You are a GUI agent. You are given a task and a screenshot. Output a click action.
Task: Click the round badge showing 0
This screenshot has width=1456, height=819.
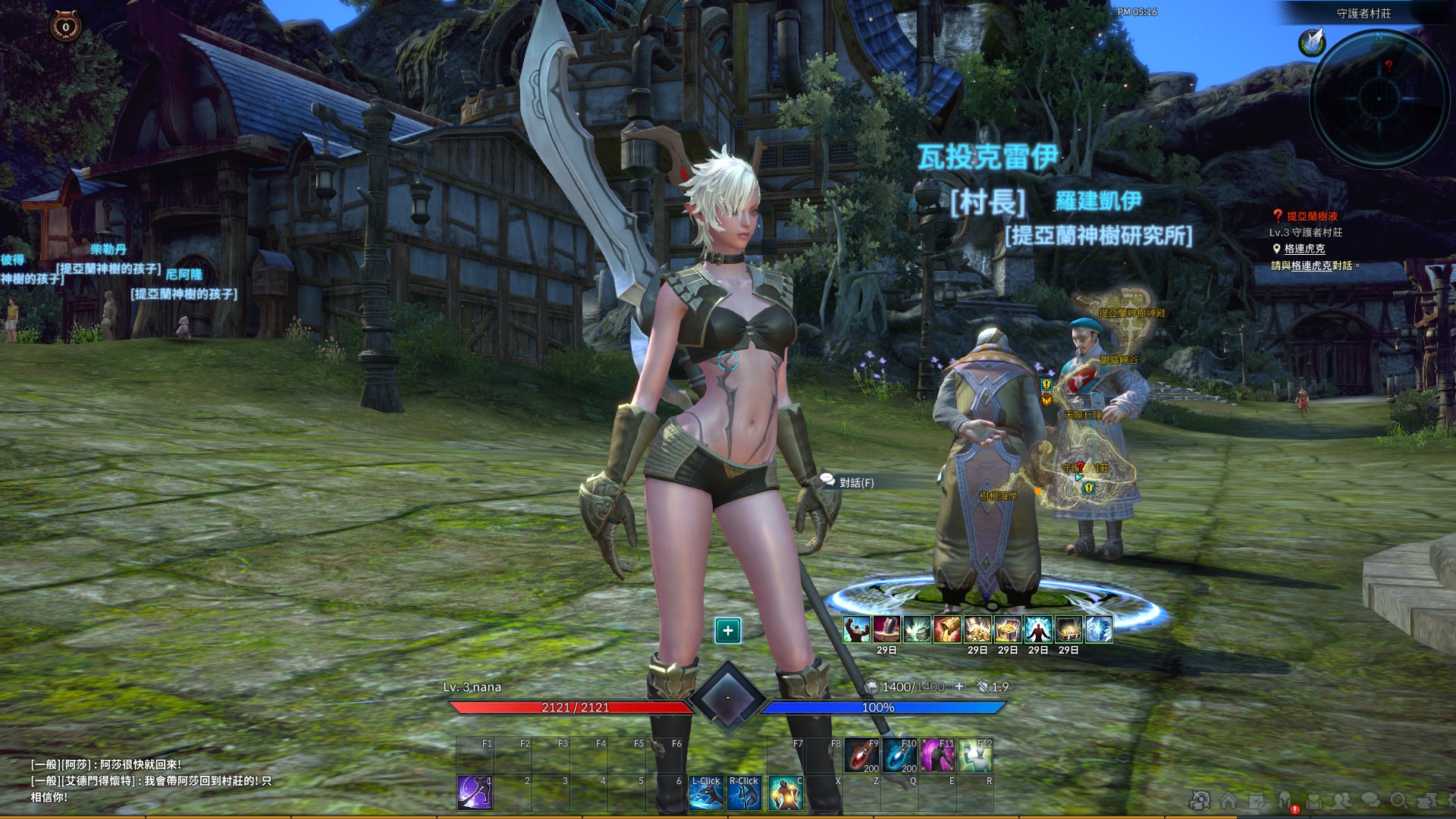pyautogui.click(x=65, y=27)
